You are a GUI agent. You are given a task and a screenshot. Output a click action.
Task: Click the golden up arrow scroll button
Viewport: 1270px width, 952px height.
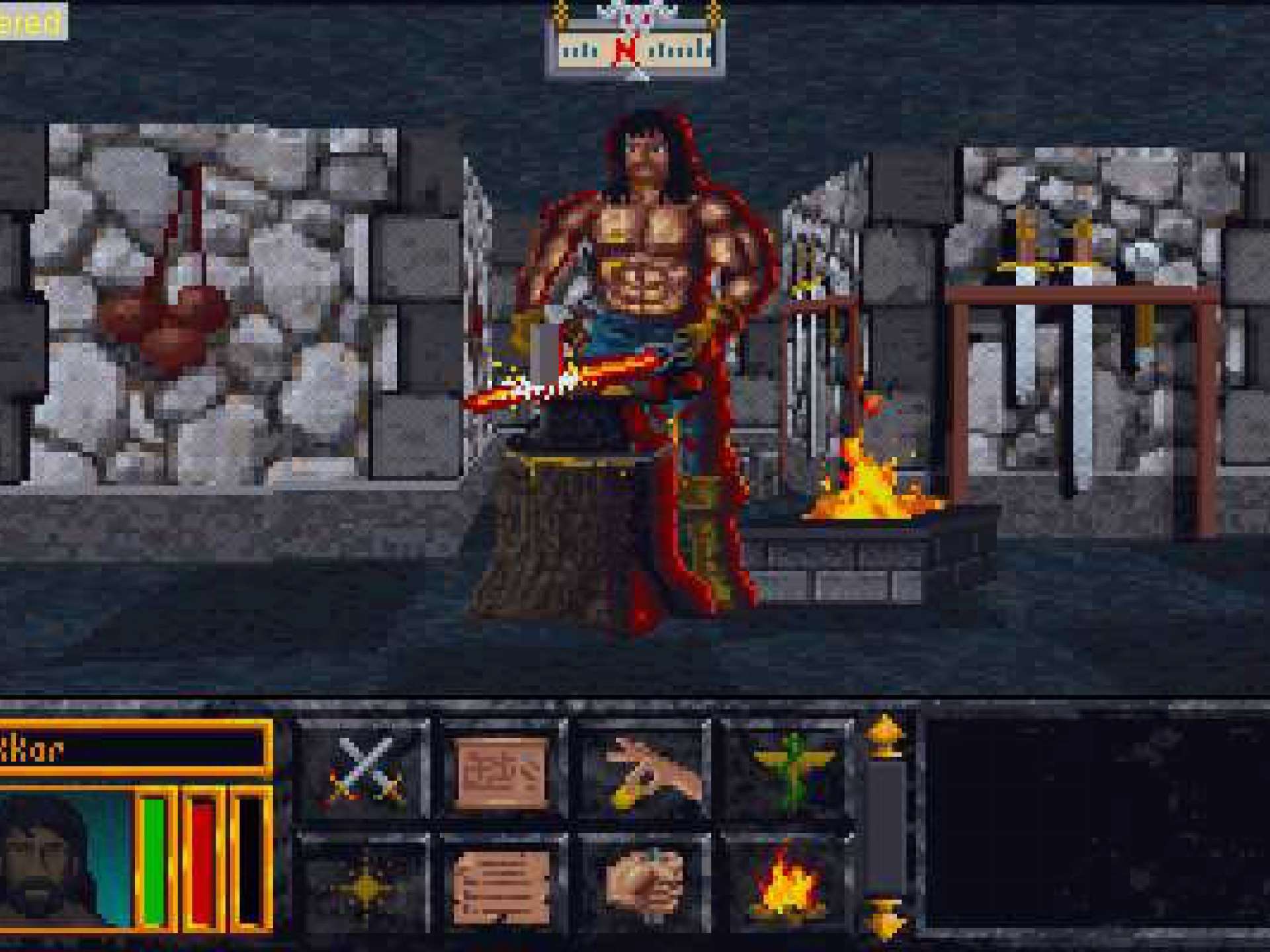[x=886, y=735]
